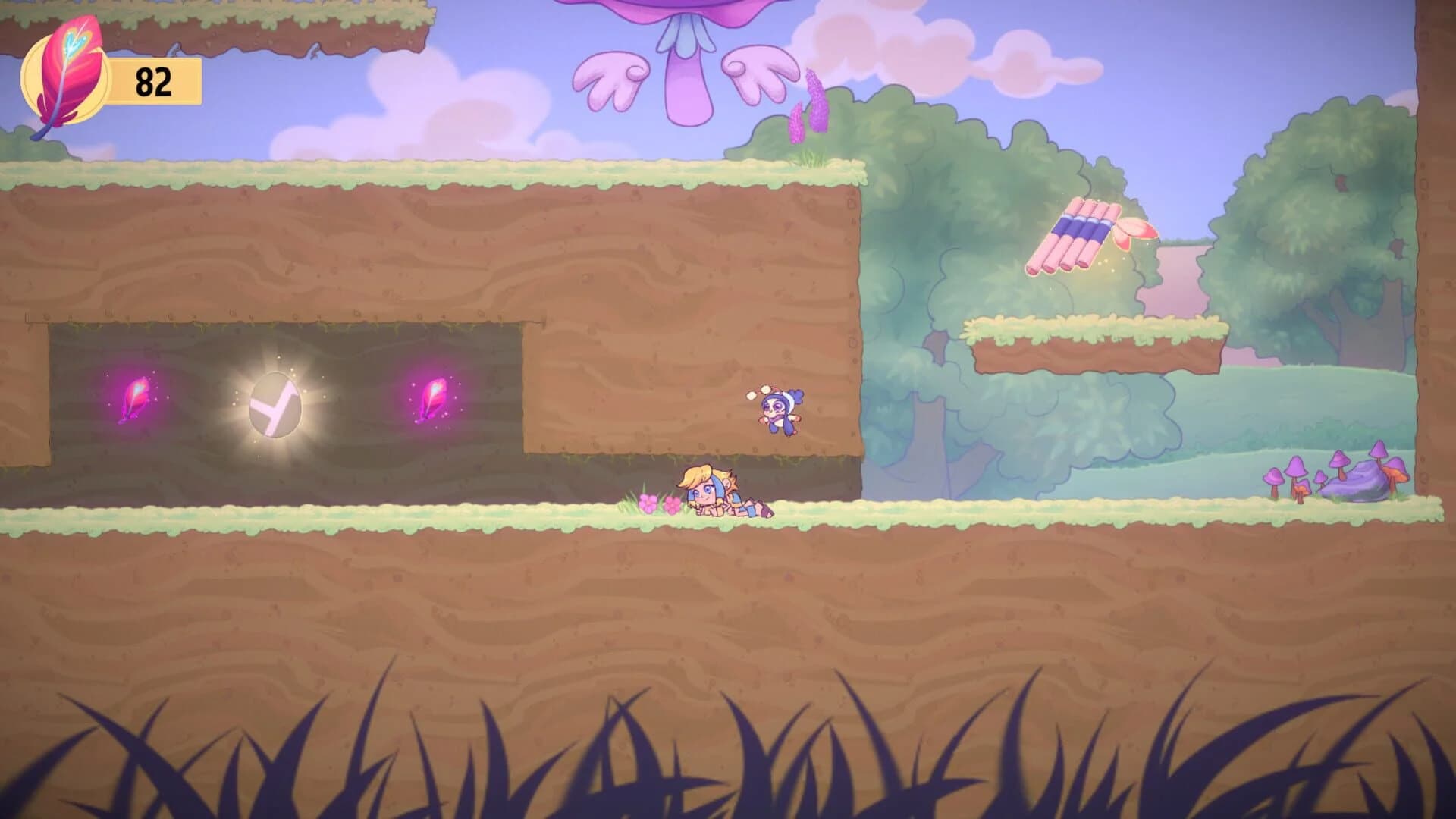Toggle the pink flowers near the hero
Viewport: 1456px width, 819px height.
[x=661, y=502]
